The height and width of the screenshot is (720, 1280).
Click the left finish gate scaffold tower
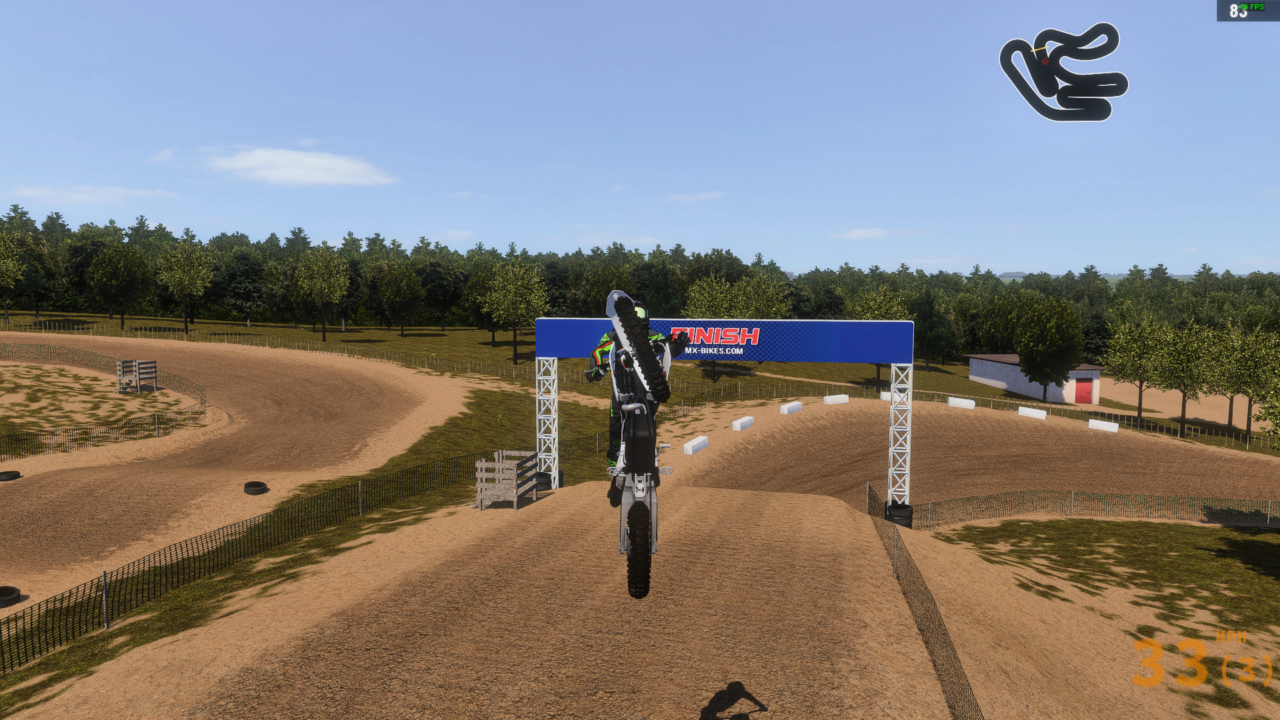(x=548, y=420)
